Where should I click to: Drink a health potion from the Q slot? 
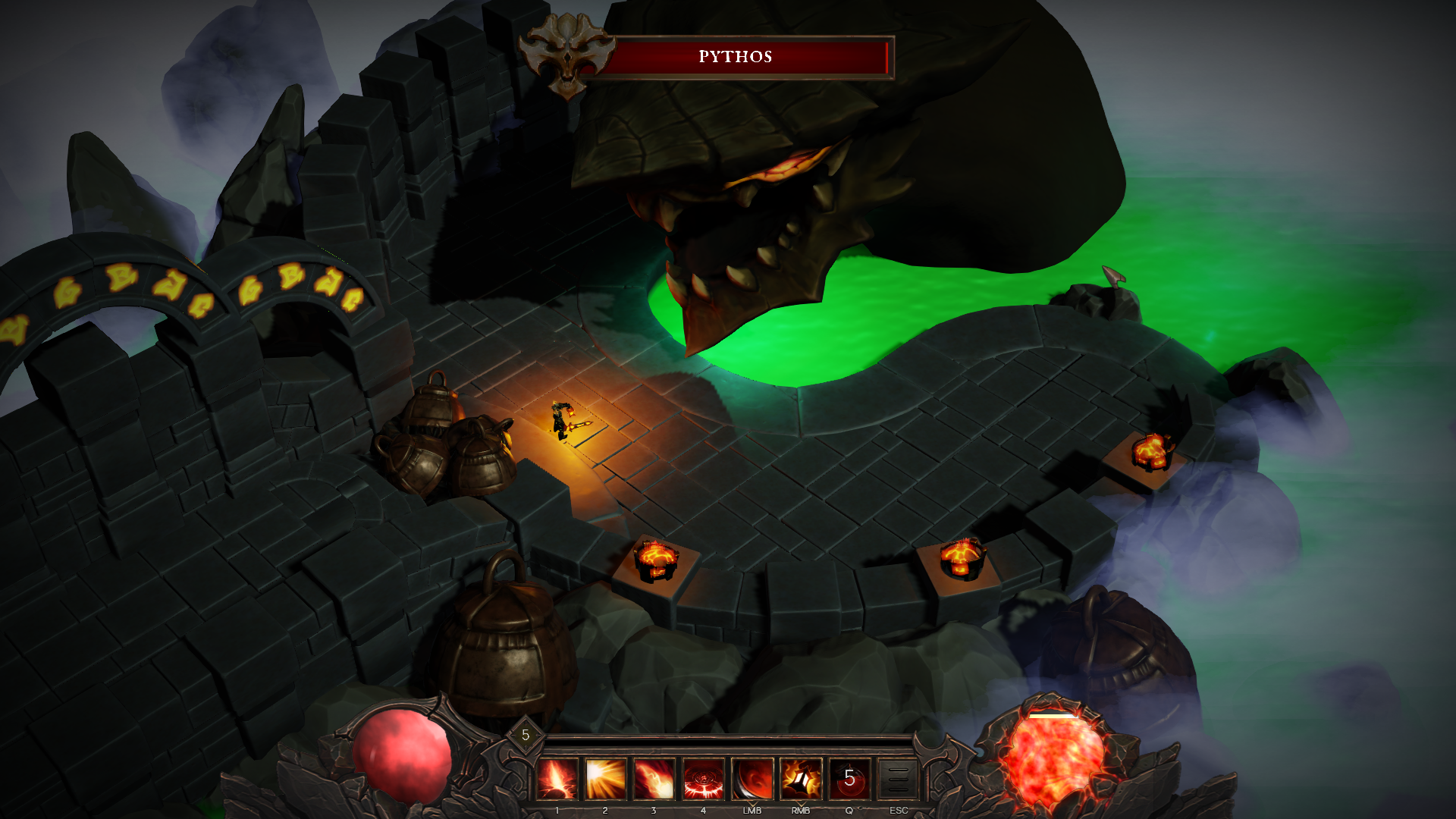click(849, 778)
